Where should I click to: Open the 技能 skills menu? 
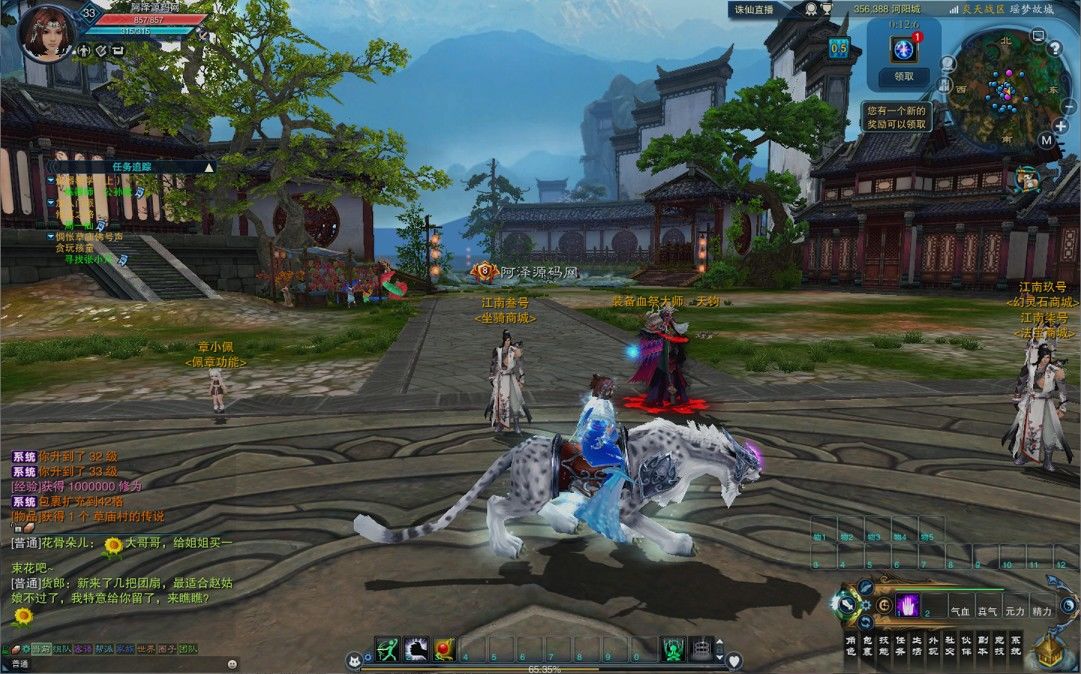coord(884,644)
